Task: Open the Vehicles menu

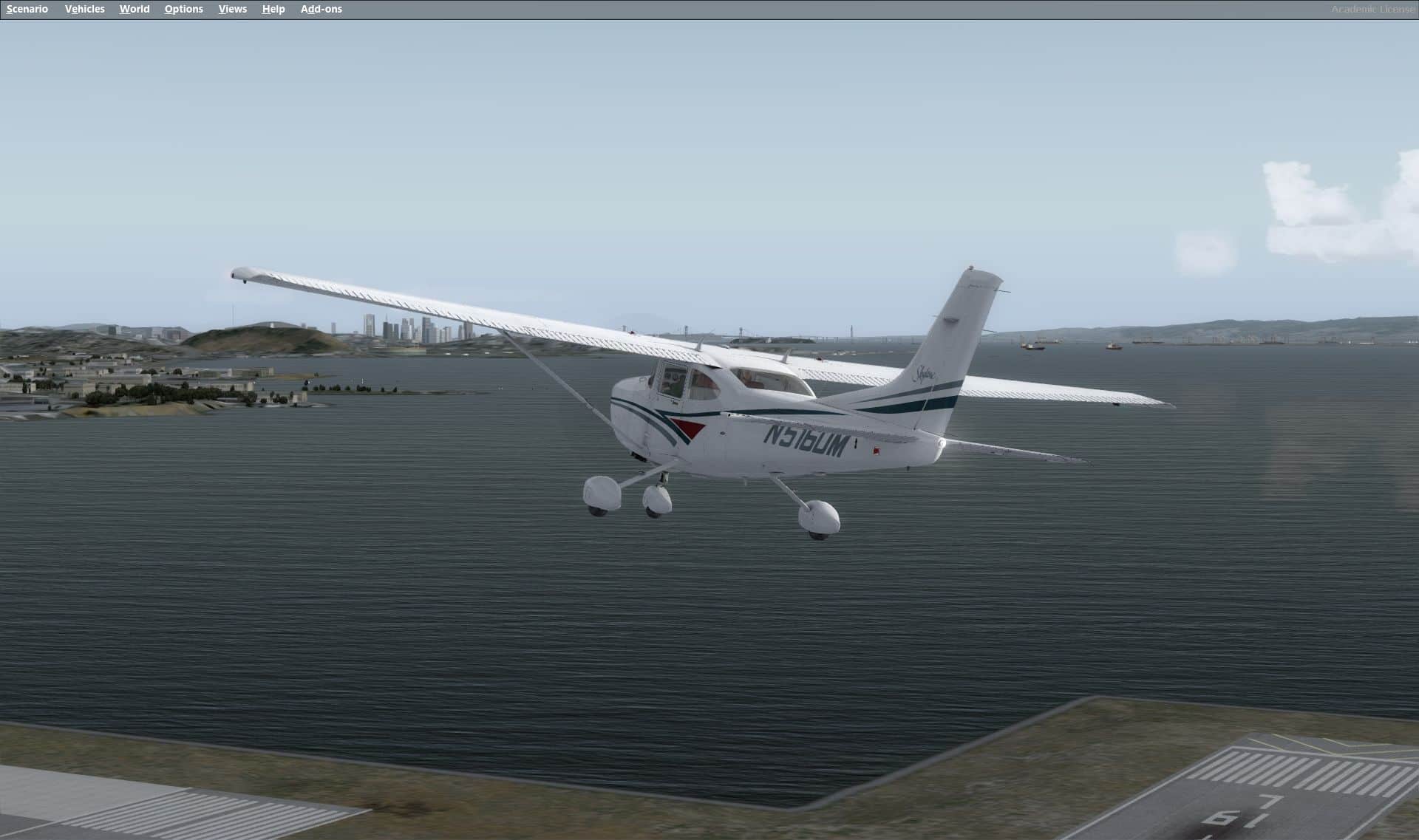Action: (84, 9)
